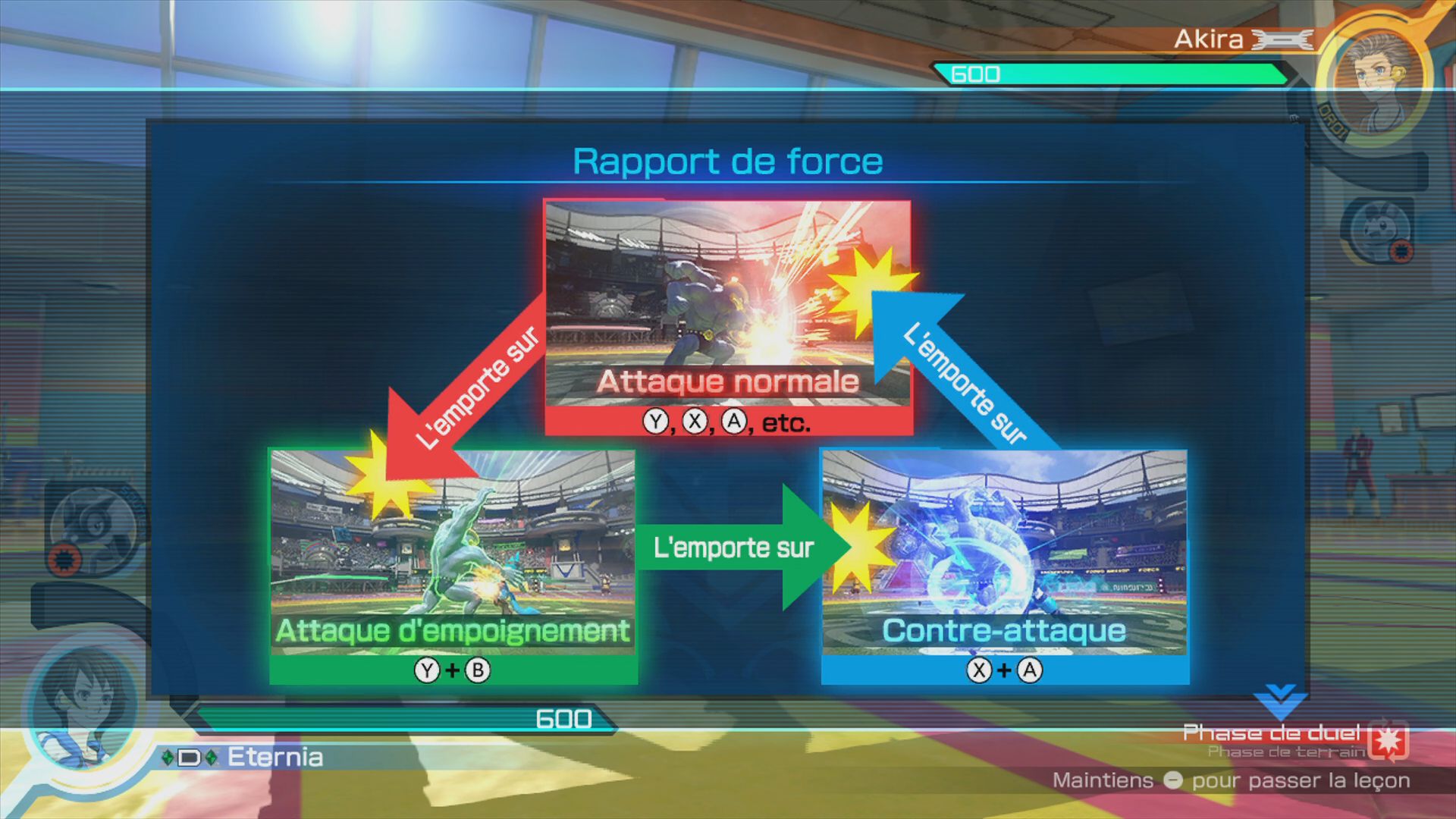Choose the Attaque d'empoignement panel
The image size is (1456, 819).
[x=453, y=566]
